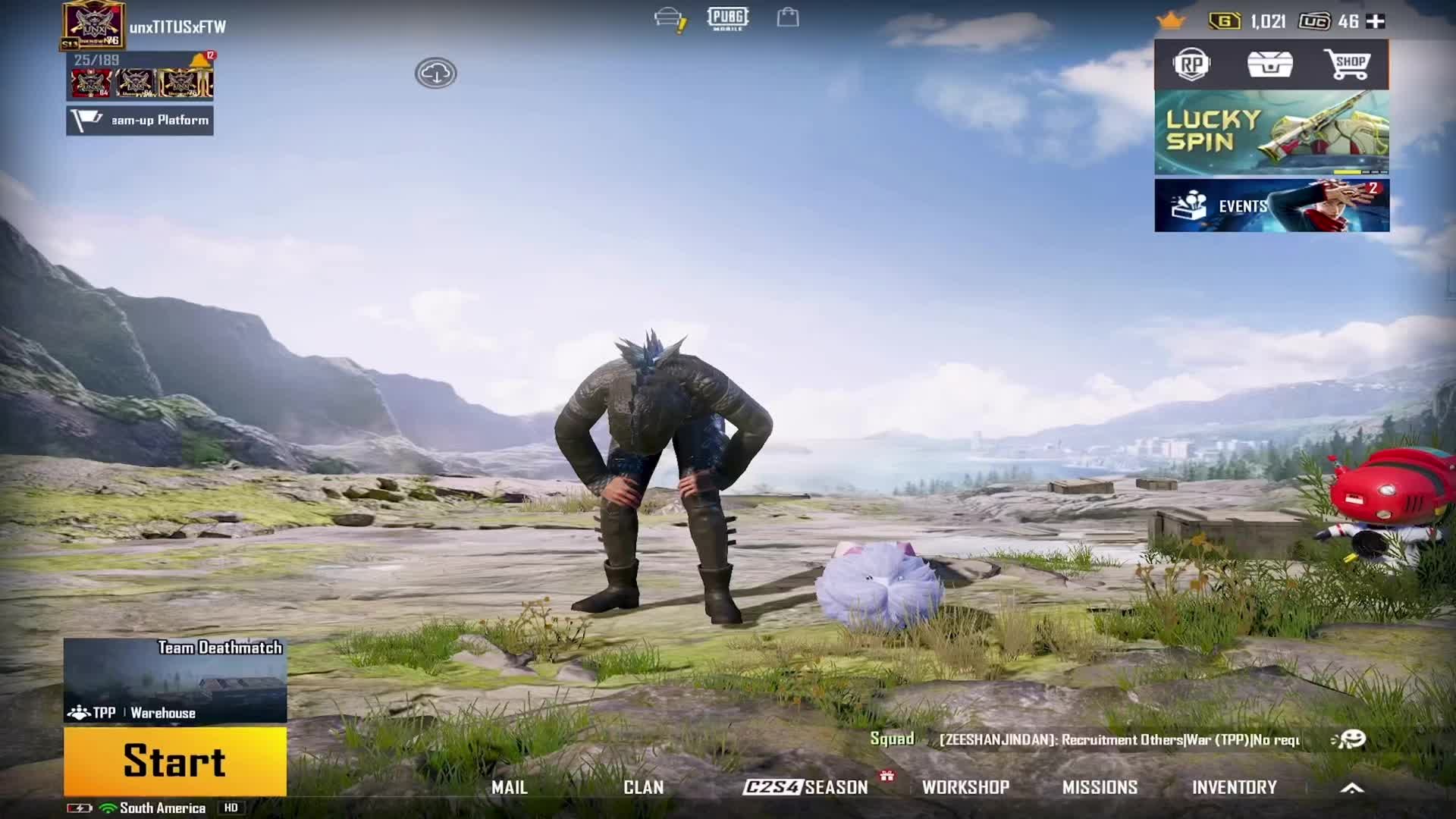The width and height of the screenshot is (1456, 819).
Task: Open the Shop cart
Action: 1346,64
